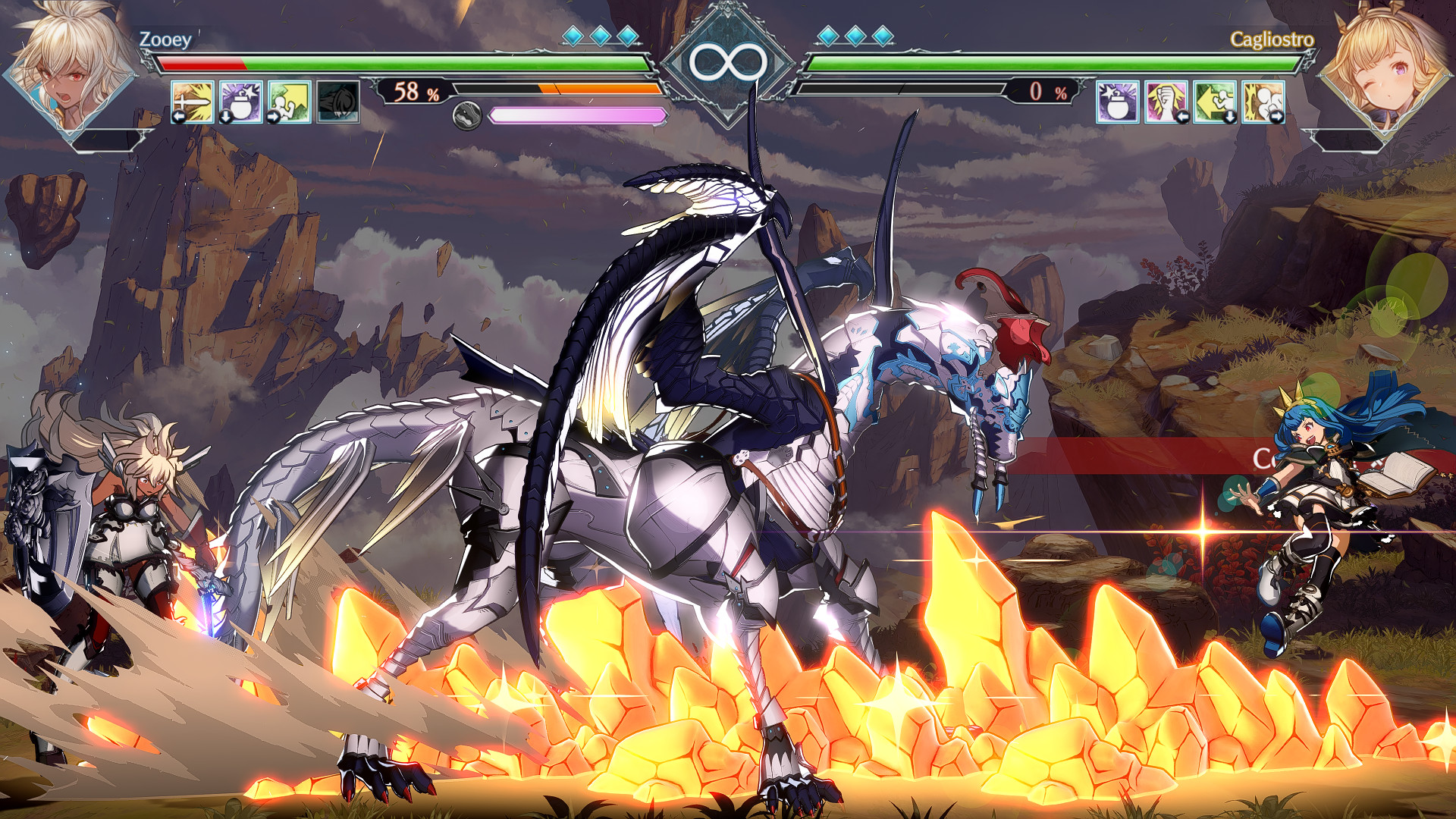This screenshot has height=819, width=1456.
Task: Select Zooey's rising uppercut skill icon
Action: pos(288,102)
